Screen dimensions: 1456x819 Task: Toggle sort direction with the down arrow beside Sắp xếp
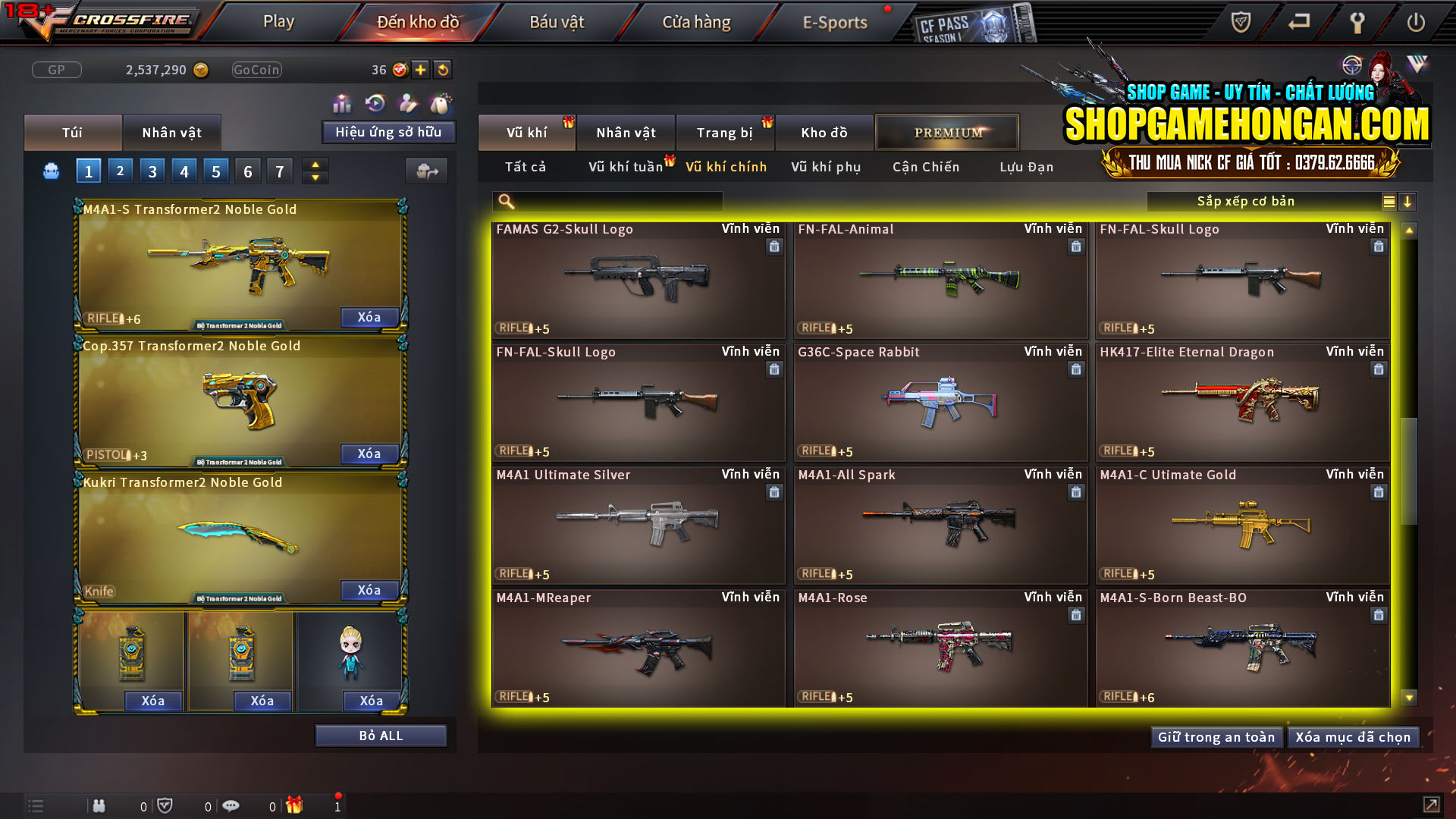click(x=1408, y=201)
